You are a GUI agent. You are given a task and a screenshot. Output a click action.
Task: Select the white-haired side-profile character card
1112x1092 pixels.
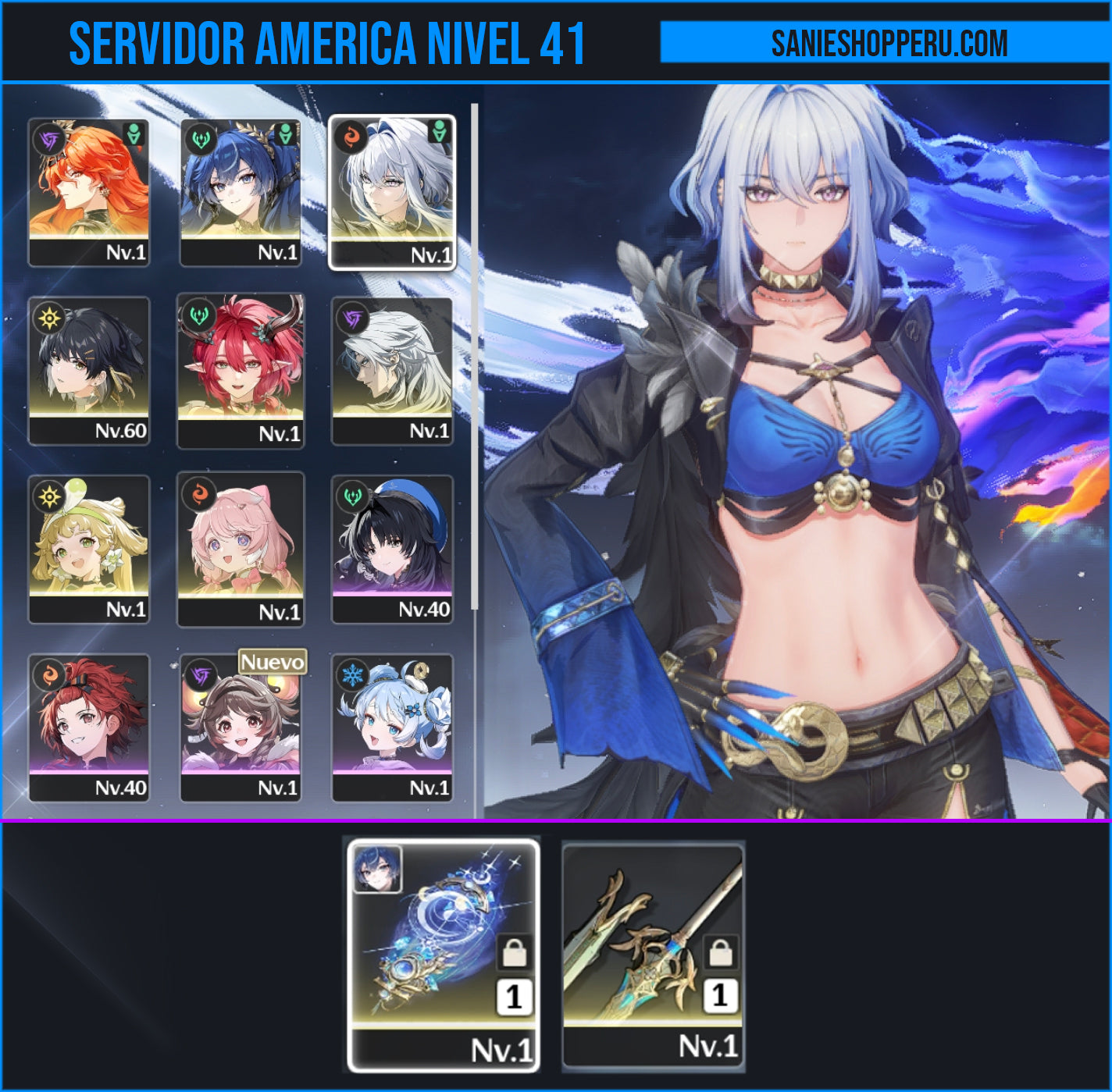pyautogui.click(x=392, y=371)
